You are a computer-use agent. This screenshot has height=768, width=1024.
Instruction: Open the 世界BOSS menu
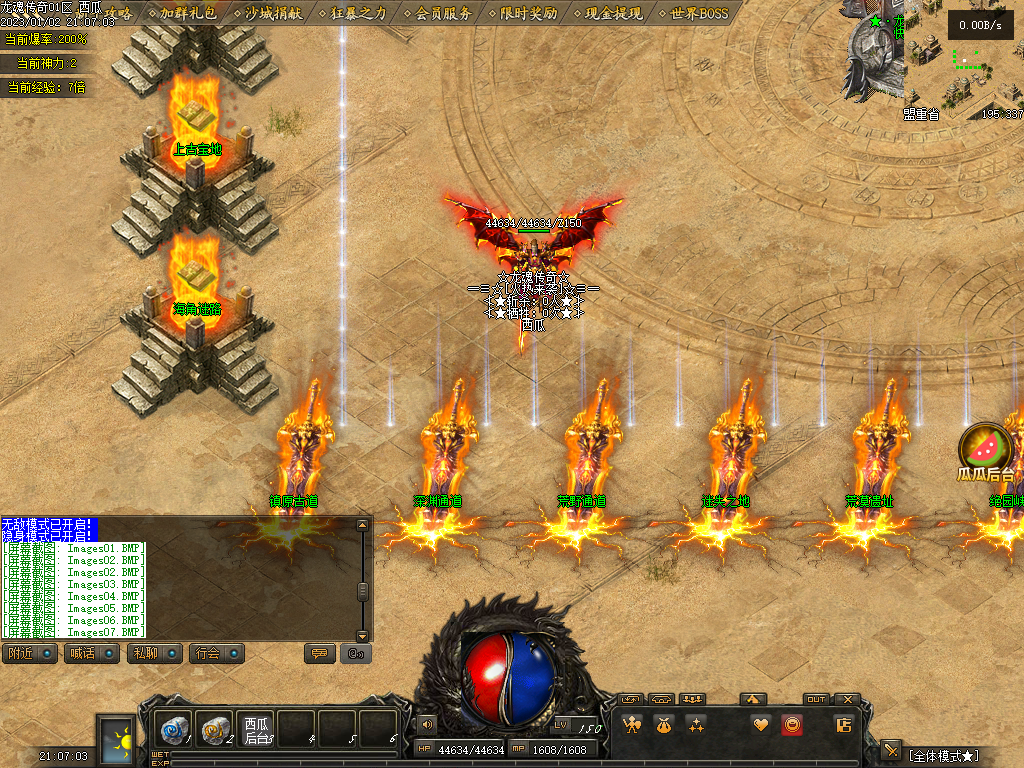pos(699,14)
